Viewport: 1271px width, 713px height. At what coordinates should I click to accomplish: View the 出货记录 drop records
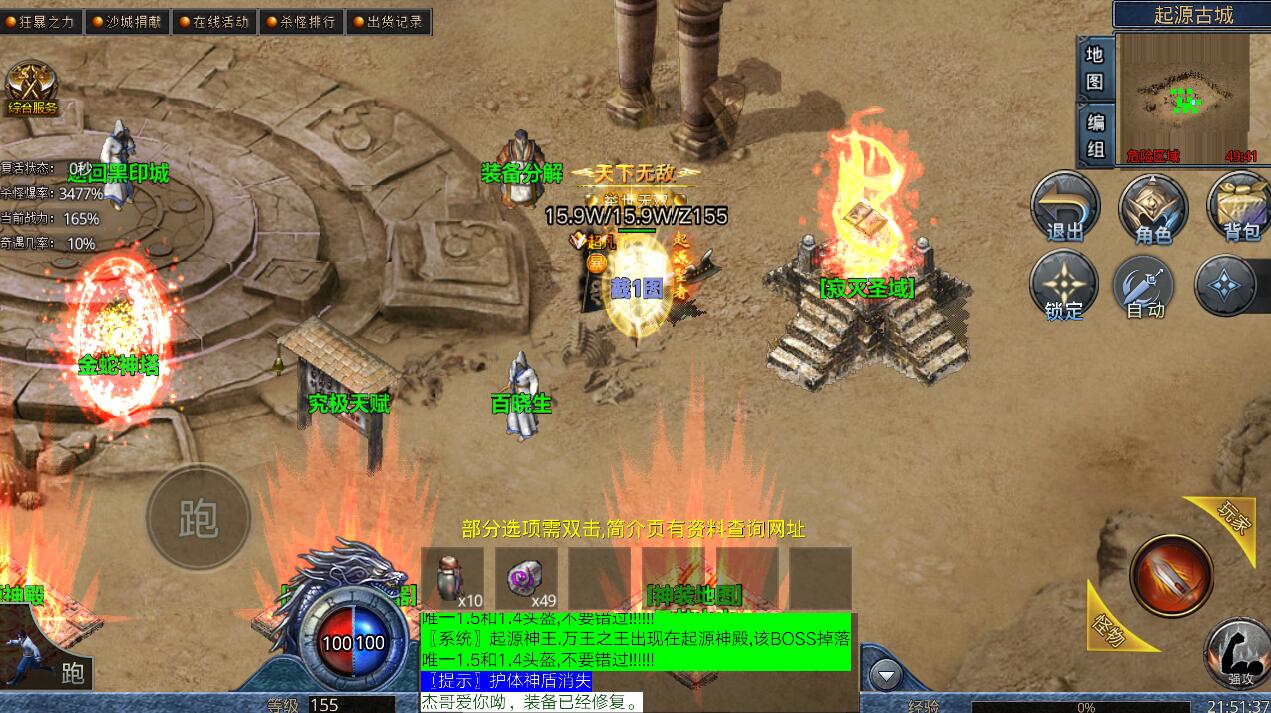pos(387,21)
